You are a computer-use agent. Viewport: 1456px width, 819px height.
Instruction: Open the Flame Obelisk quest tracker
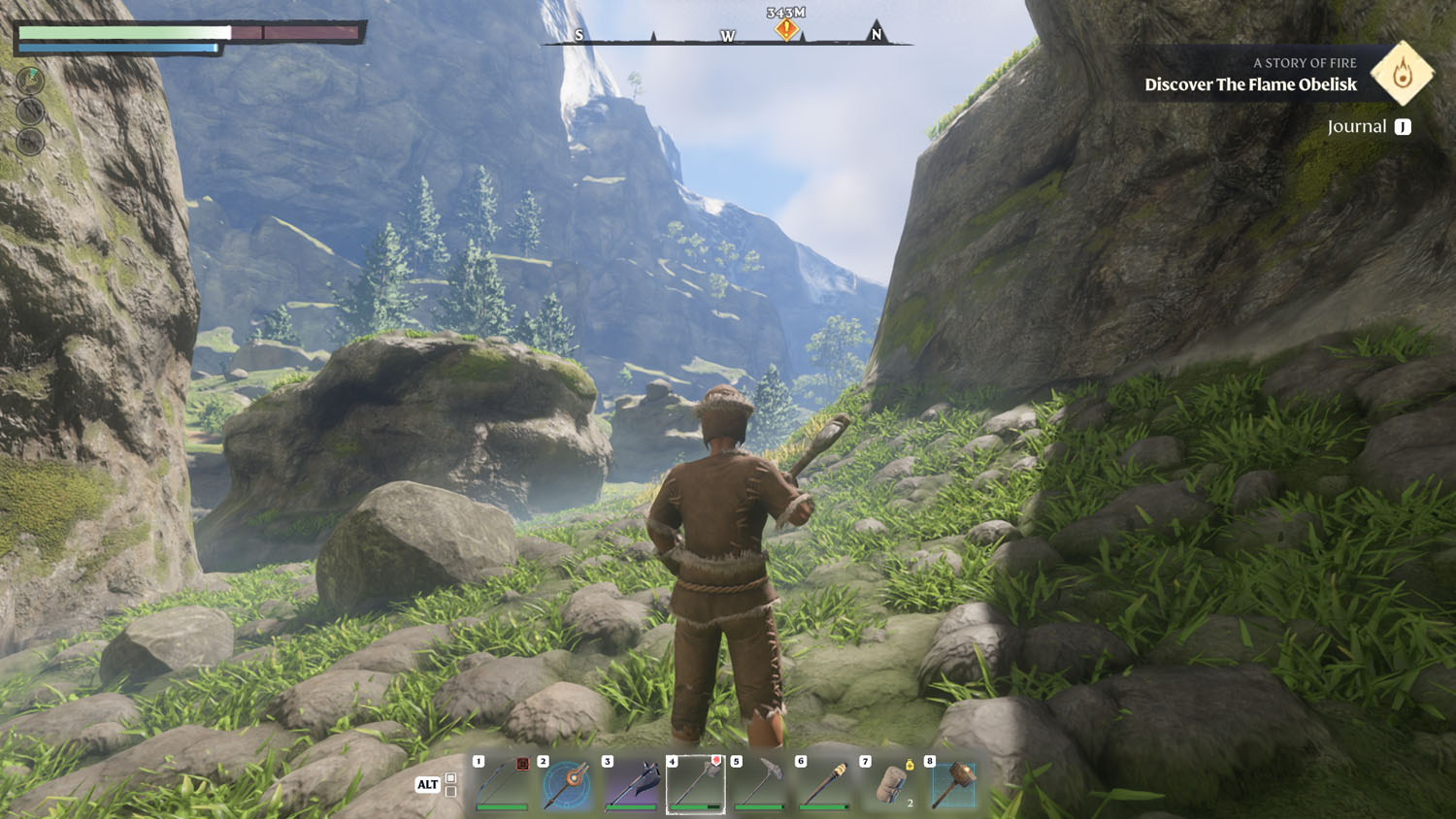pos(1250,84)
